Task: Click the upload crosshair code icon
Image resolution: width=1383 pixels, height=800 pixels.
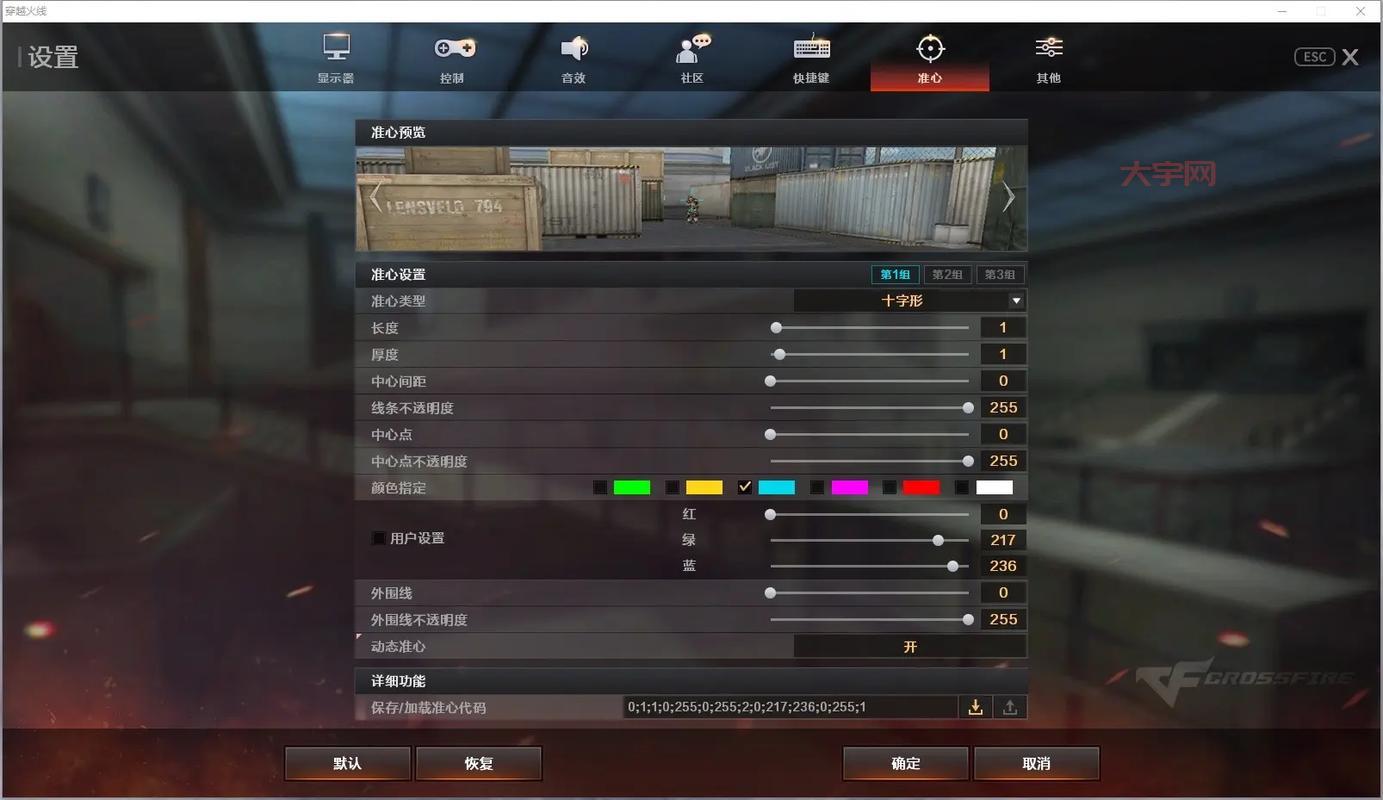Action: pos(1010,706)
